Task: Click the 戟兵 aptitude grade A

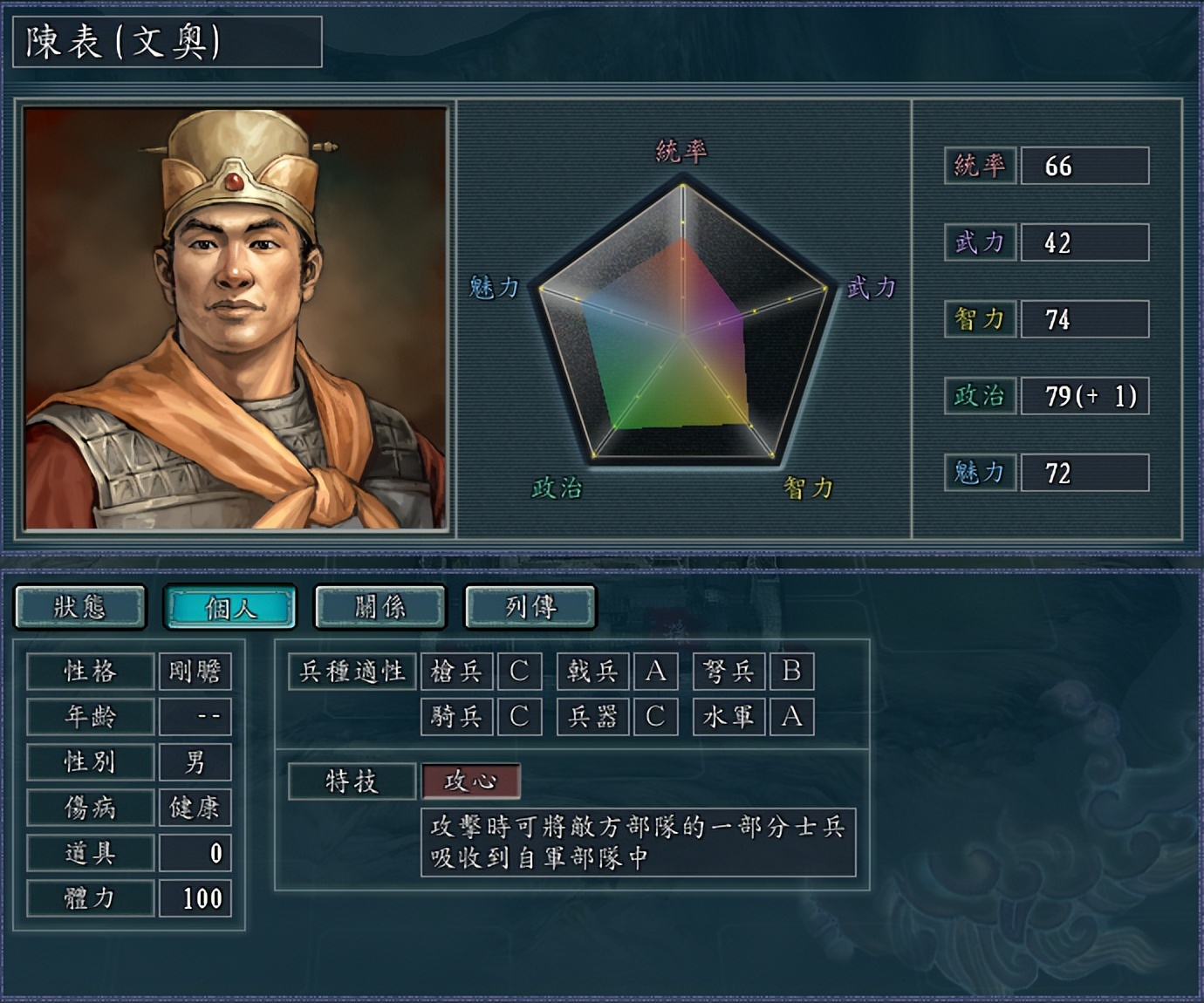Action: tap(655, 672)
